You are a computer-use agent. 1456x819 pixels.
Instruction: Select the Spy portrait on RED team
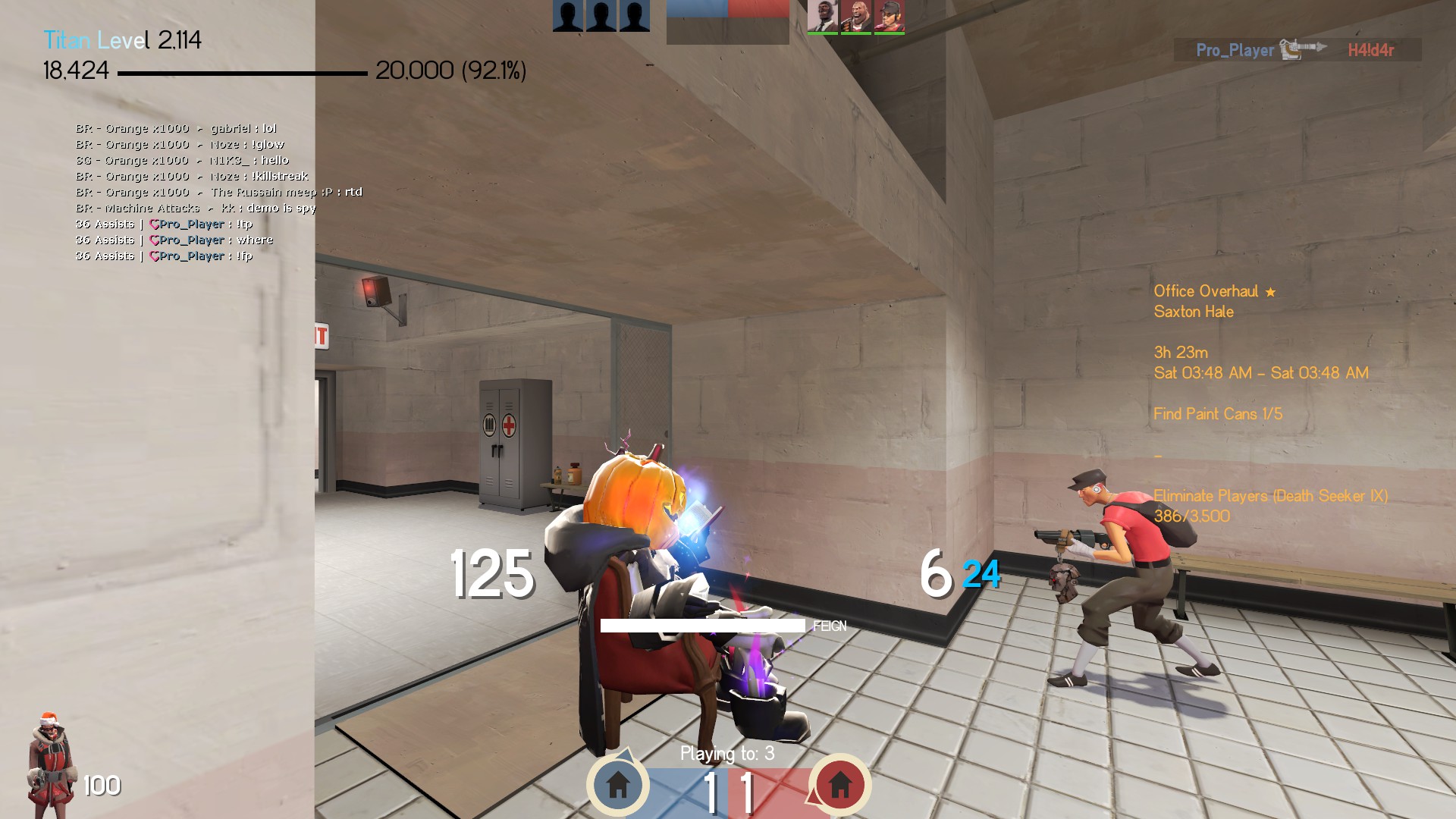click(x=822, y=16)
